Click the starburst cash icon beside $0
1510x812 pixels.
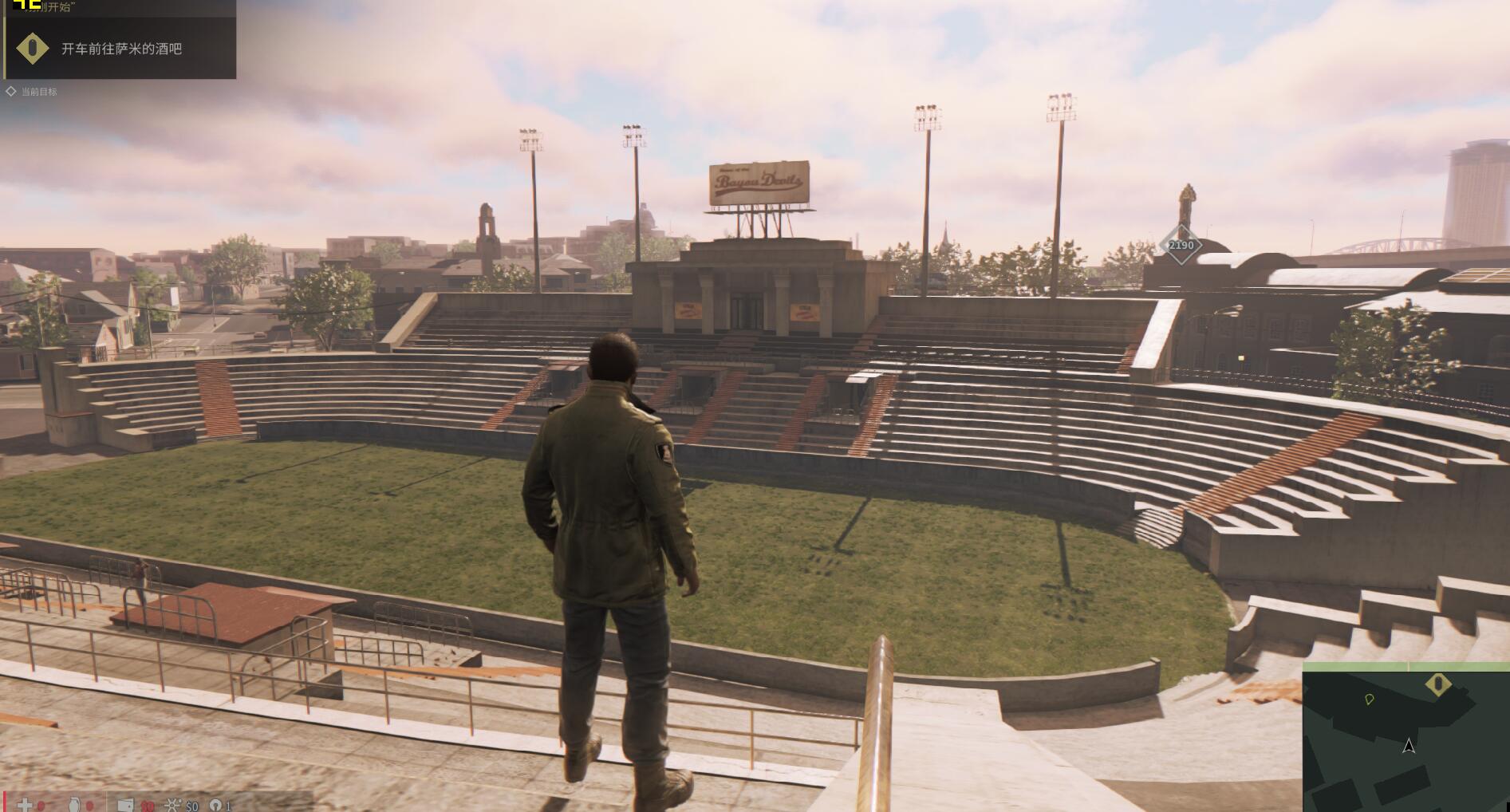174,806
